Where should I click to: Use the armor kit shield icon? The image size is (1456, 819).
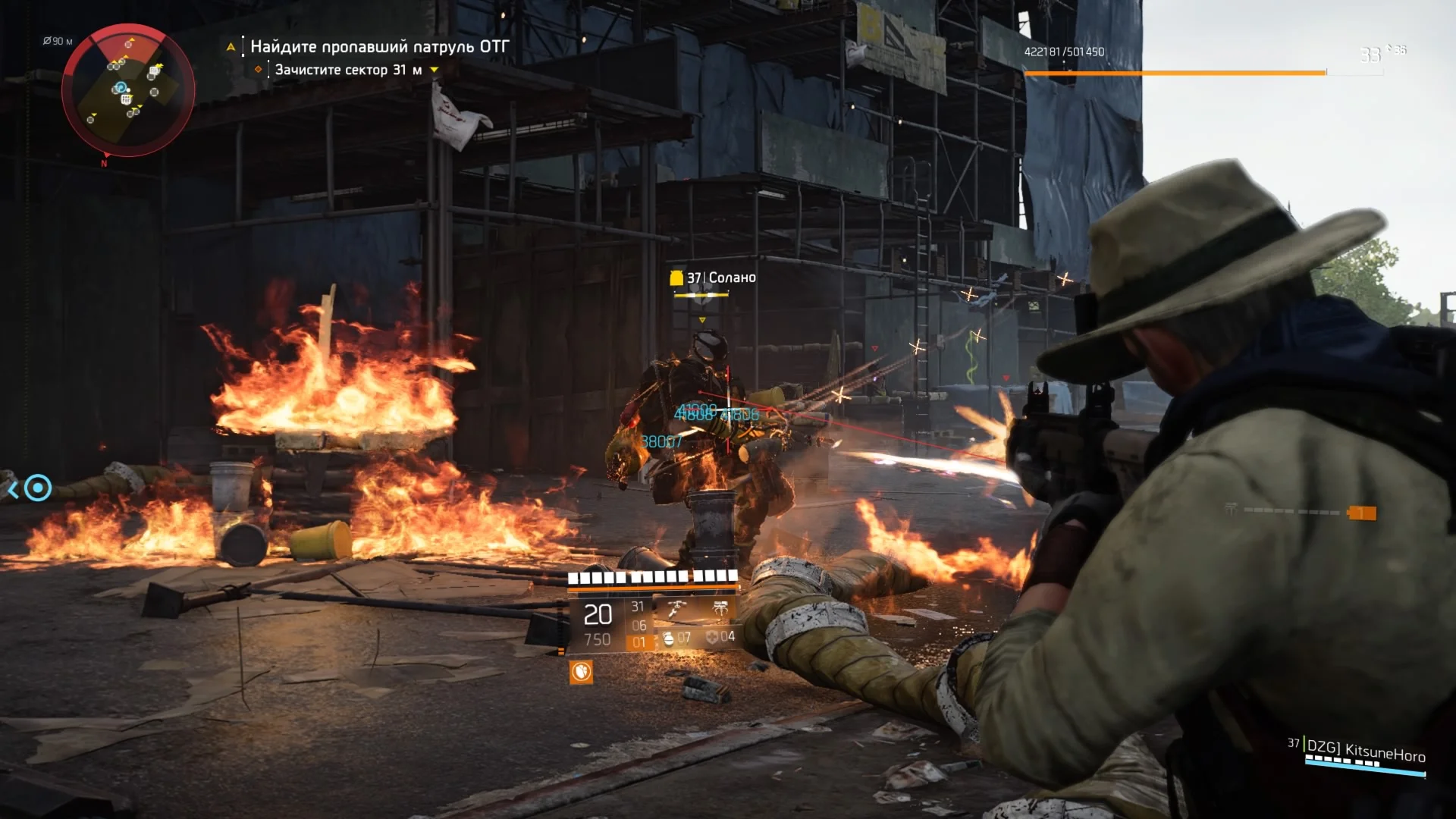[x=712, y=637]
